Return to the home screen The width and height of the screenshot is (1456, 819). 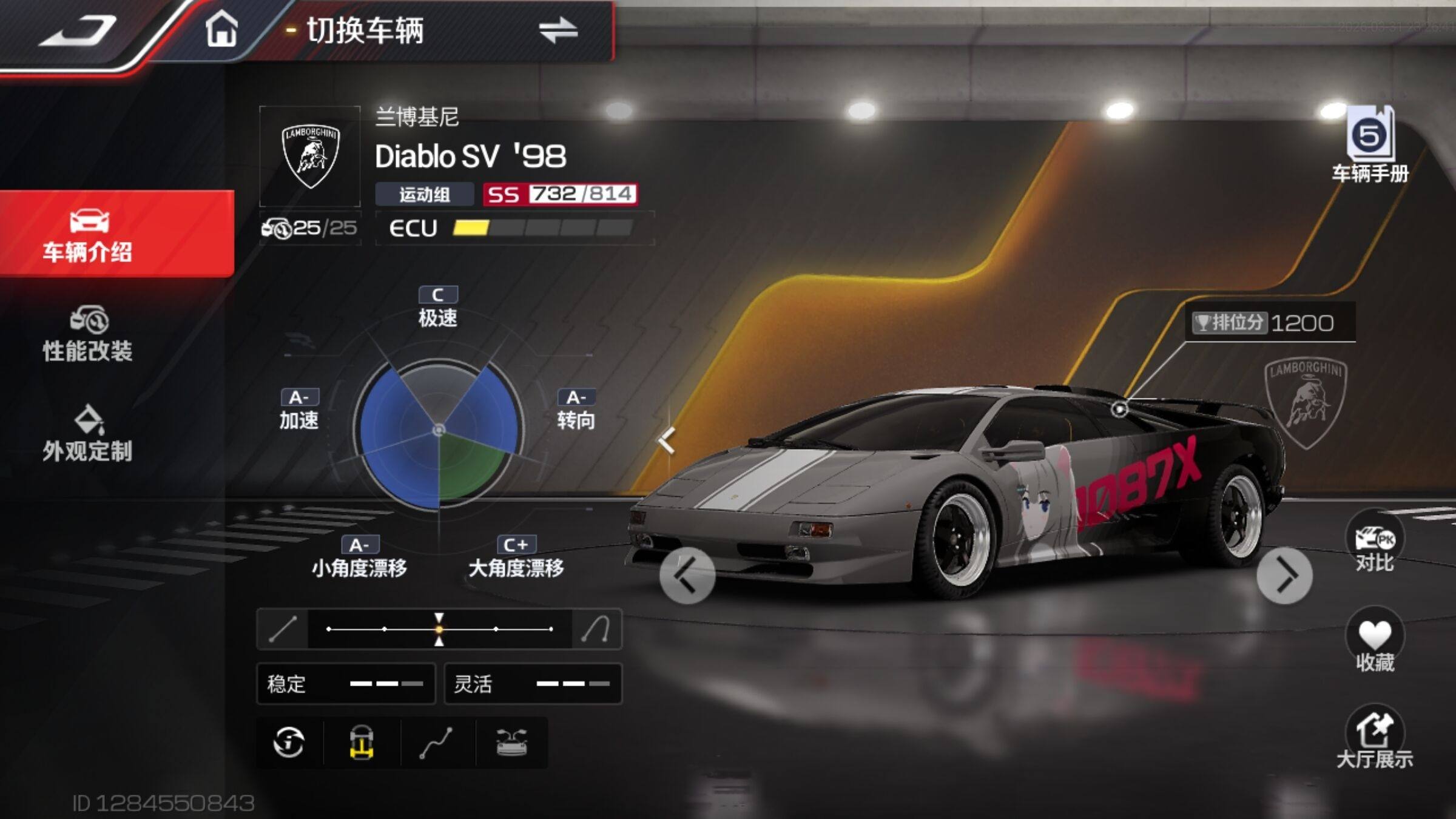click(221, 30)
